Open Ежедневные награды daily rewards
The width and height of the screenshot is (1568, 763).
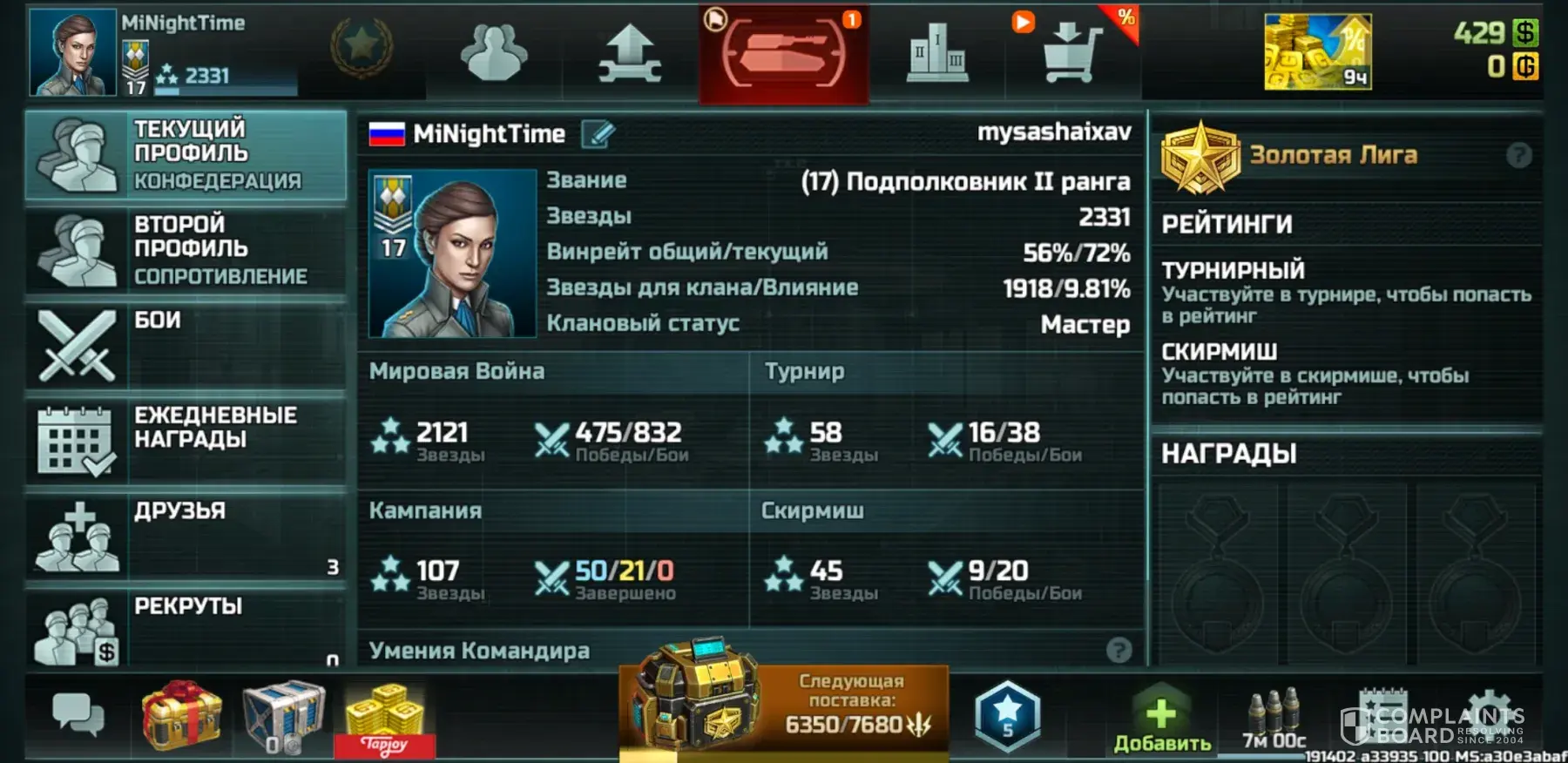point(186,440)
